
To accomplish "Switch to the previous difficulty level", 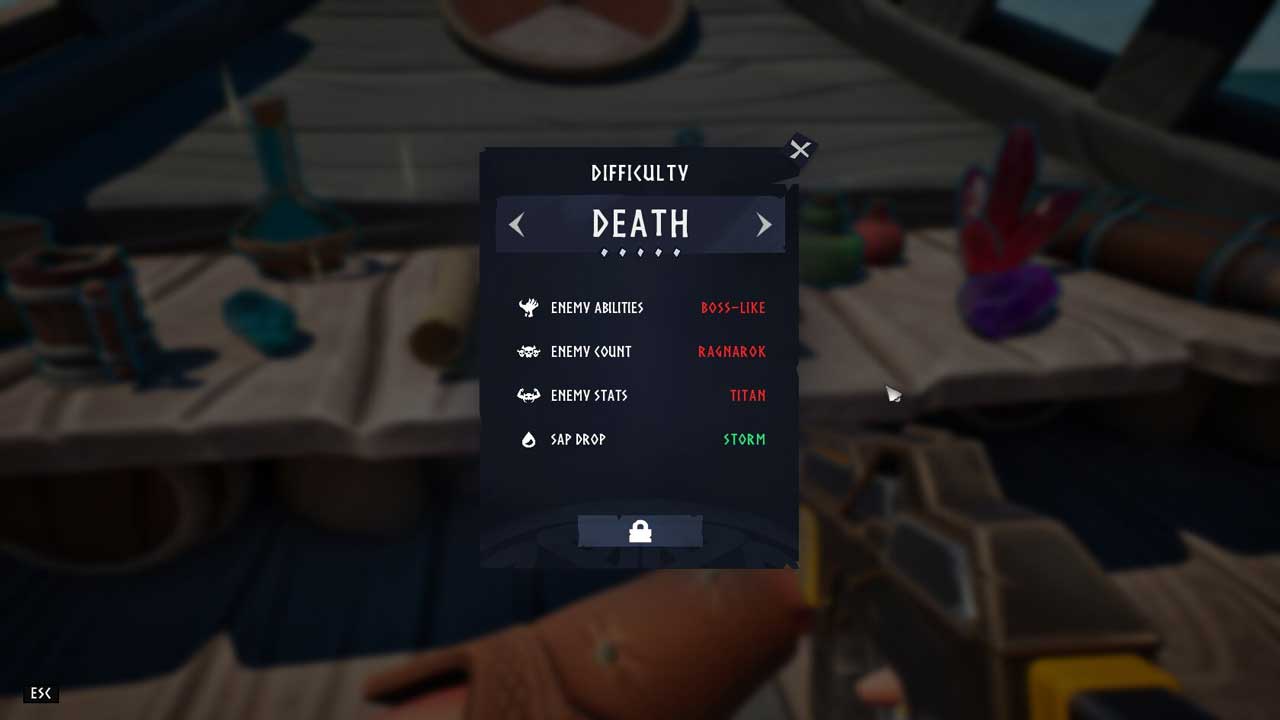I will click(517, 225).
